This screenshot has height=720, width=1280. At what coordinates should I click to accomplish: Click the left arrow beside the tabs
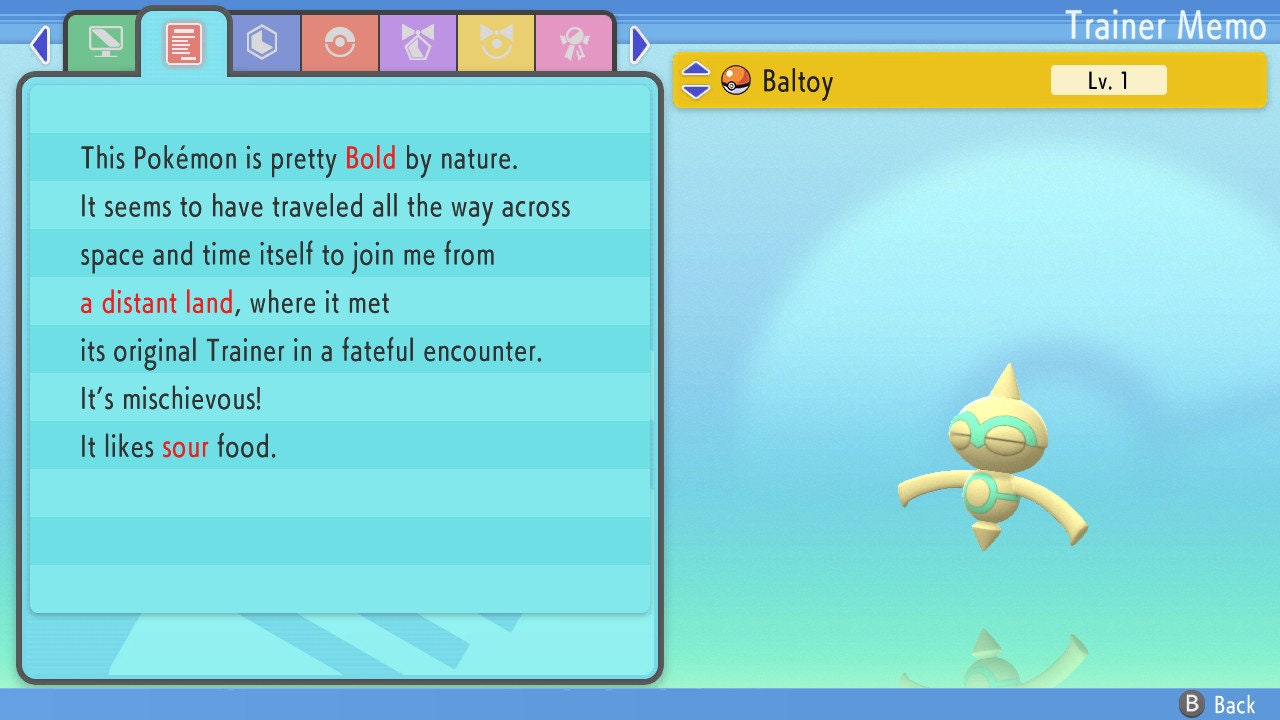click(x=40, y=44)
